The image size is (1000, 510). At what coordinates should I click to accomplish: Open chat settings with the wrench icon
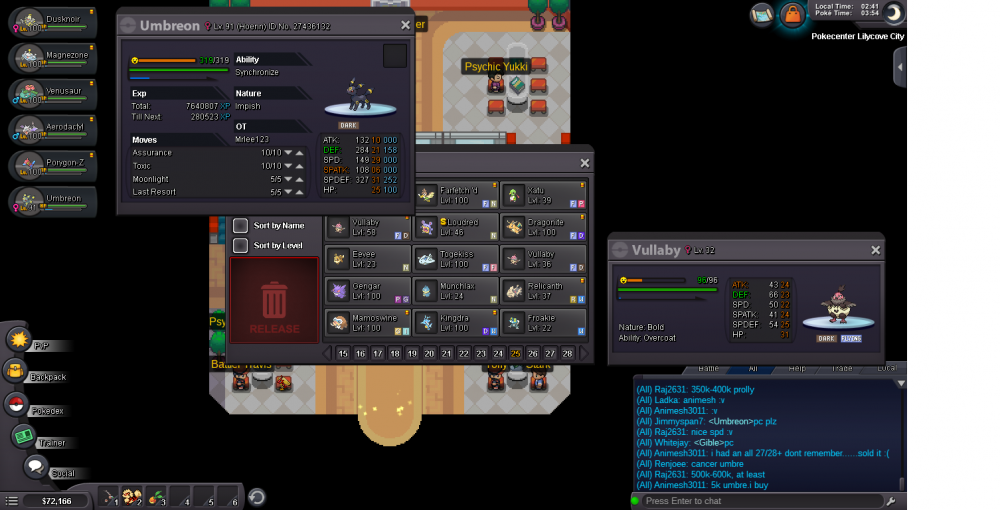pos(889,499)
